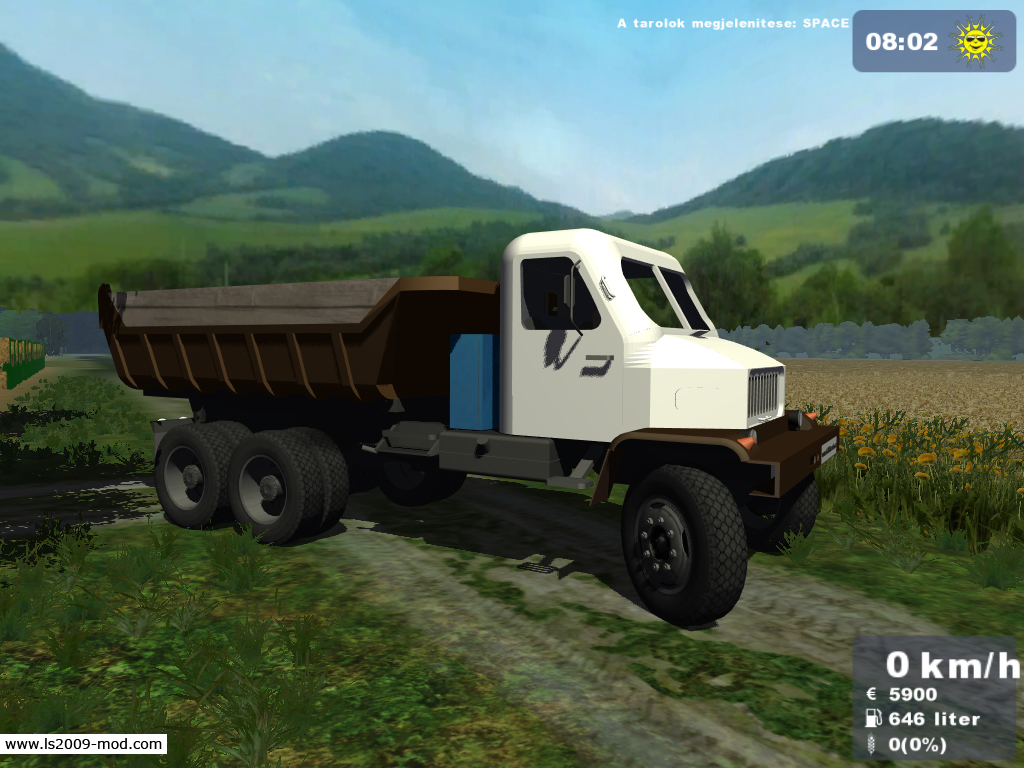Open the ls2009-mod.com watermark link
This screenshot has height=768, width=1024.
[83, 744]
